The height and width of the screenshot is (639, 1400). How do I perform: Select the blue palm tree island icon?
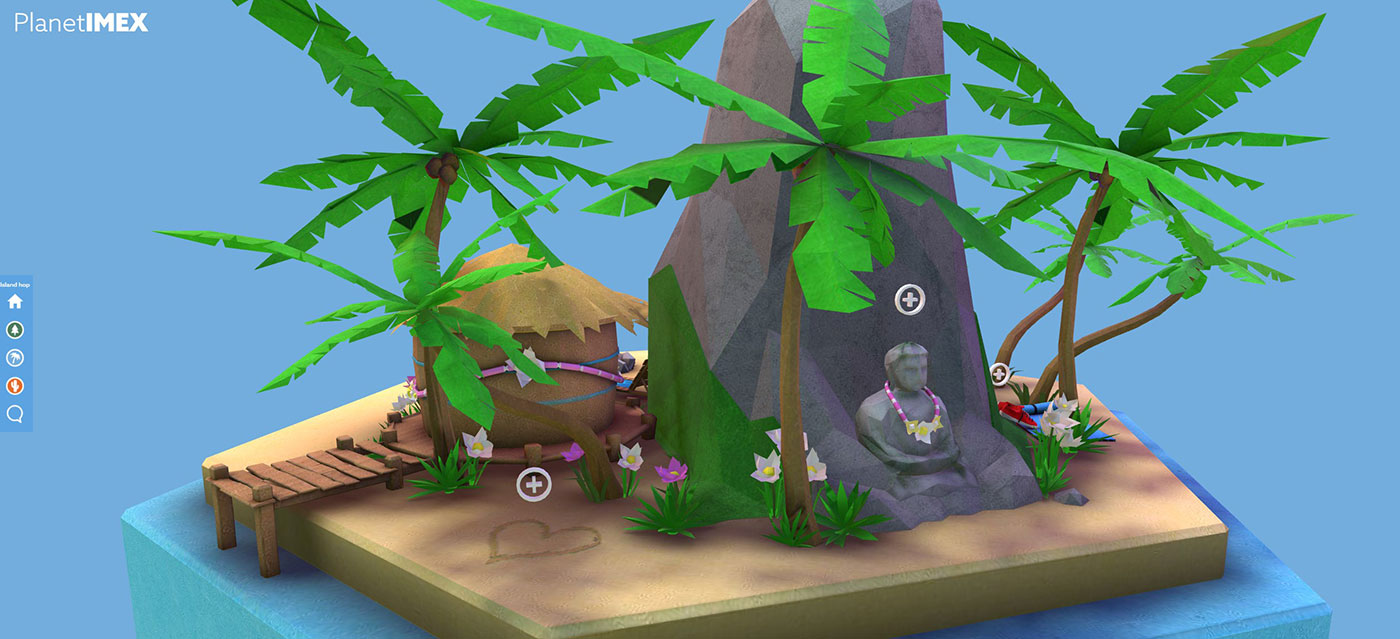pyautogui.click(x=15, y=358)
